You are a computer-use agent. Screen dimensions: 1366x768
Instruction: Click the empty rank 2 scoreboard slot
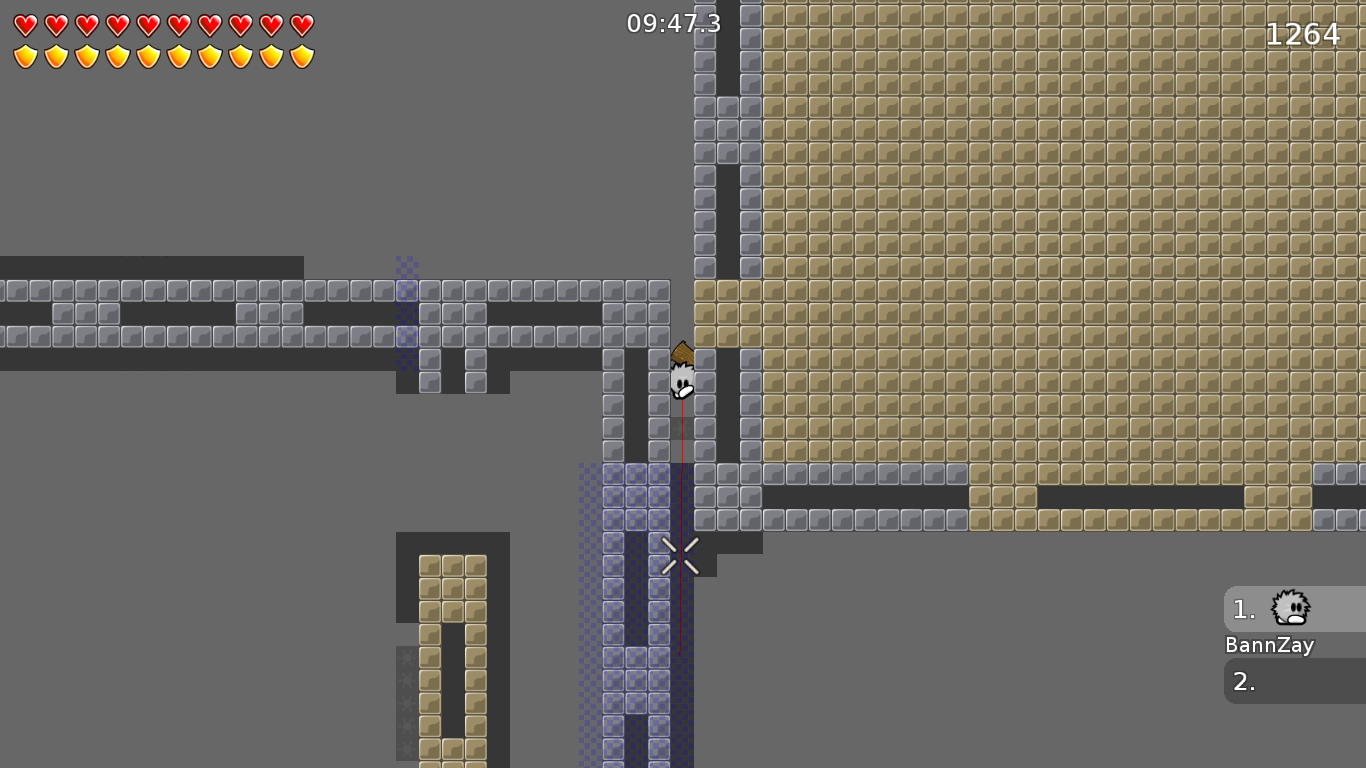click(x=1290, y=683)
